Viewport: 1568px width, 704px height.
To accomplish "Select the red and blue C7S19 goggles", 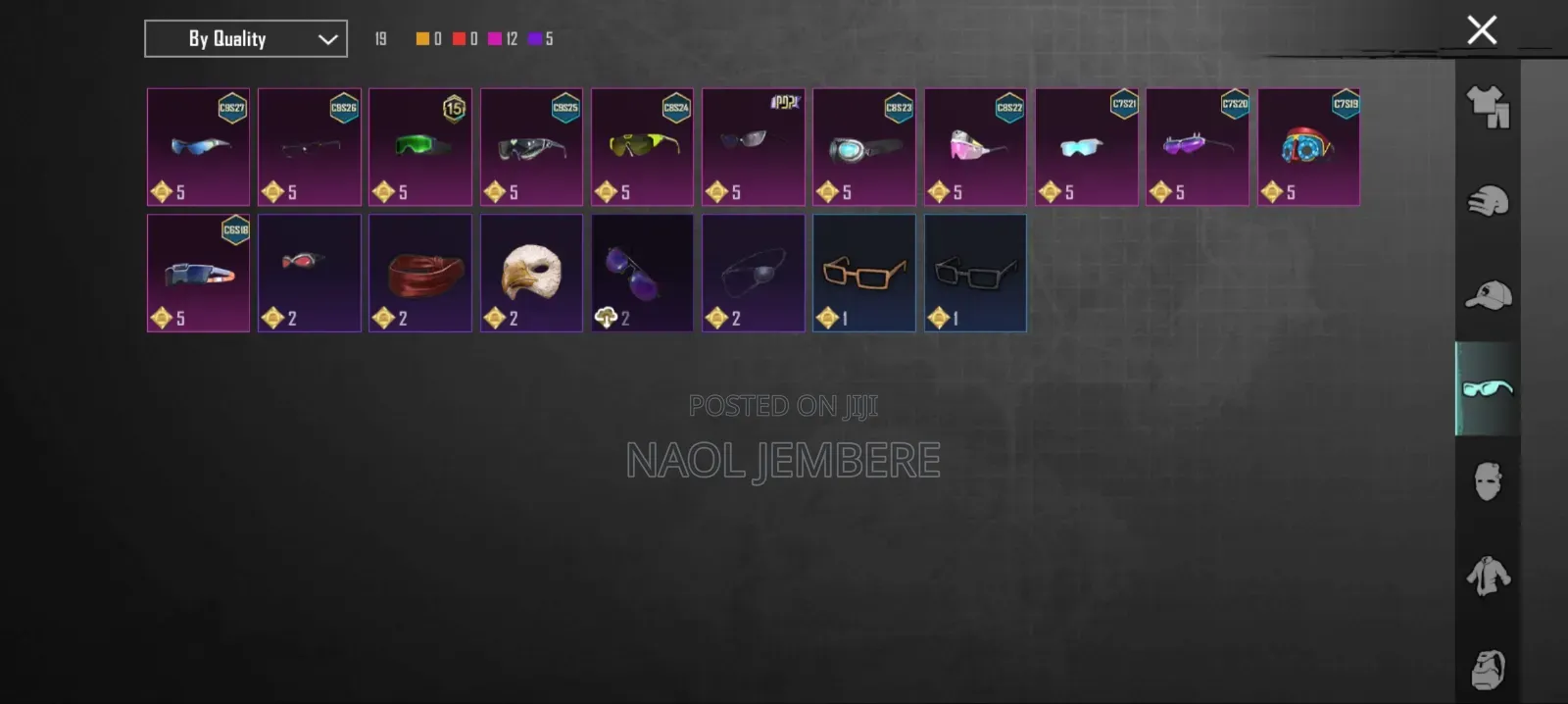I will coord(1308,147).
